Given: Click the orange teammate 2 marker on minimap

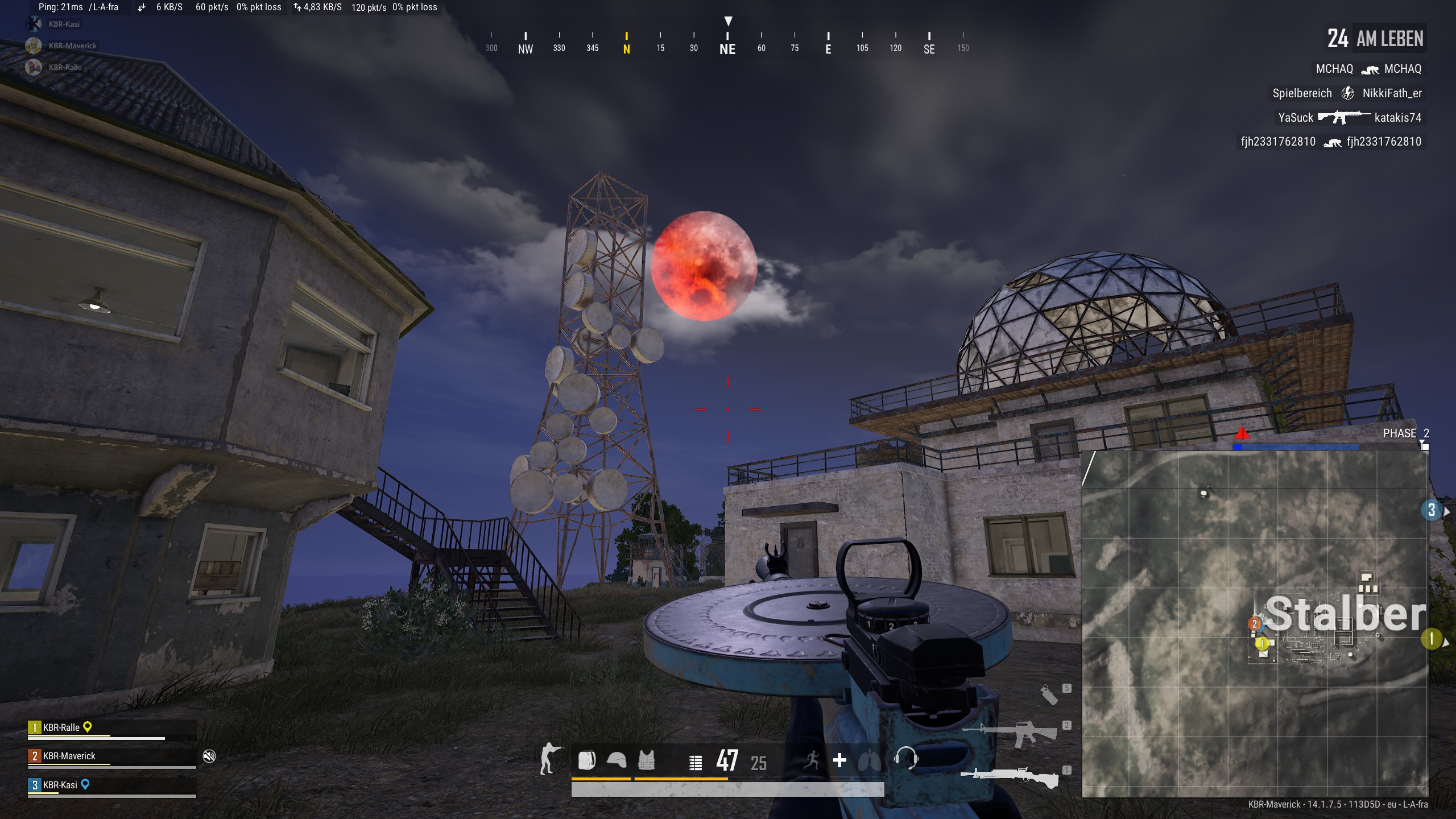Looking at the screenshot, I should (x=1255, y=624).
